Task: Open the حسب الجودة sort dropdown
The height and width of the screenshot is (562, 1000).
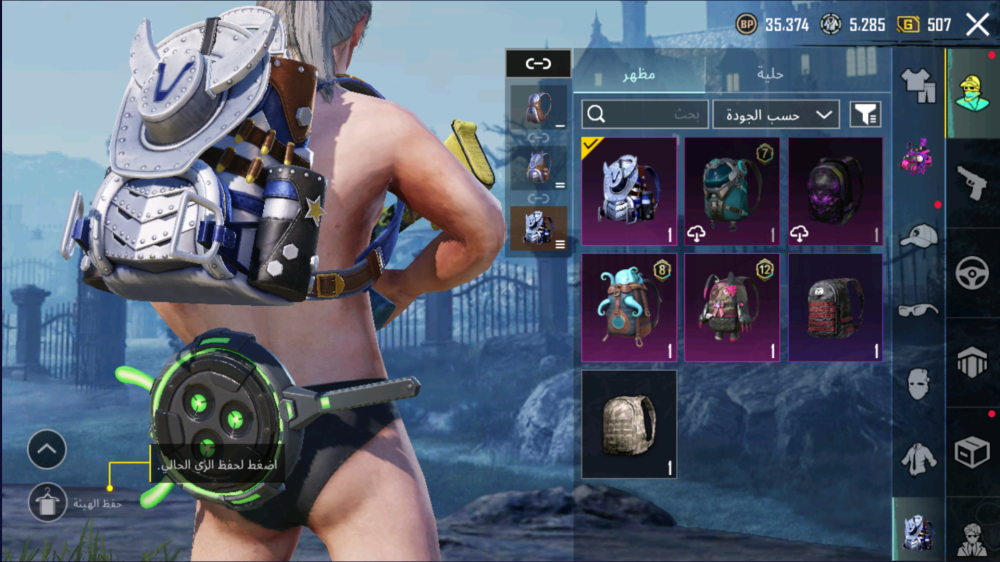Action: pyautogui.click(x=775, y=114)
